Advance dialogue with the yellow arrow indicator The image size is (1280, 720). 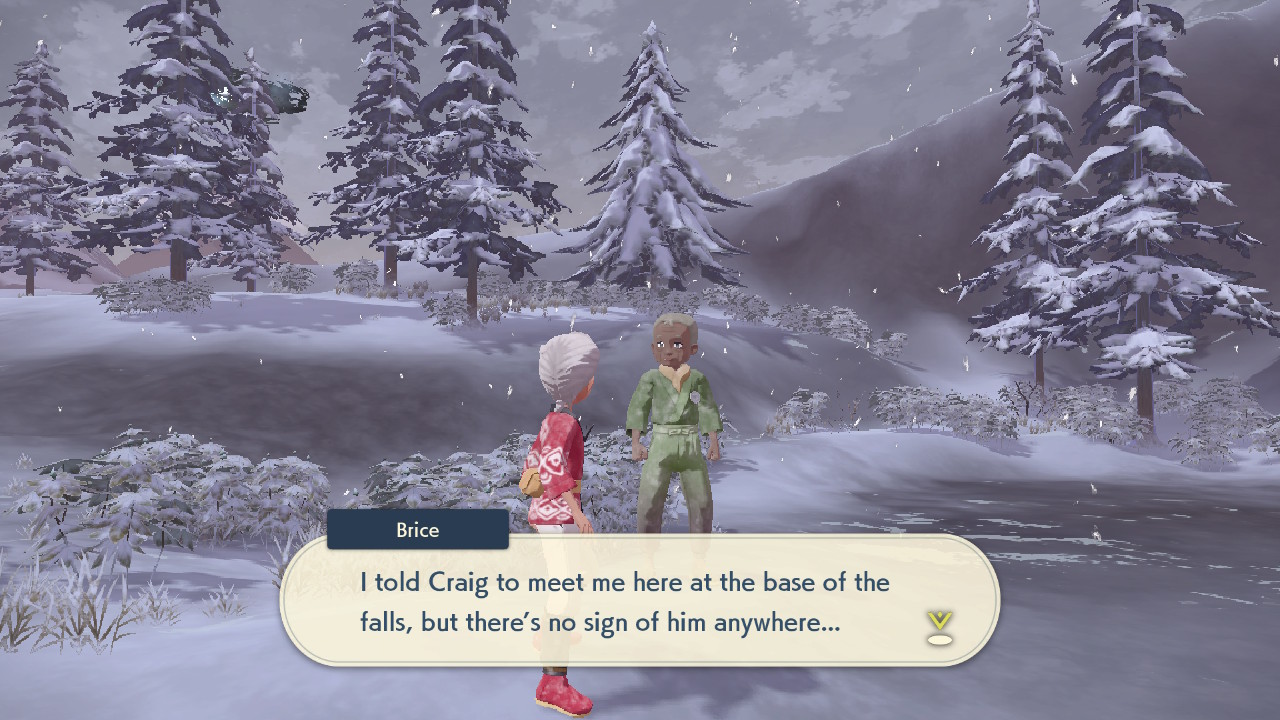click(x=939, y=627)
